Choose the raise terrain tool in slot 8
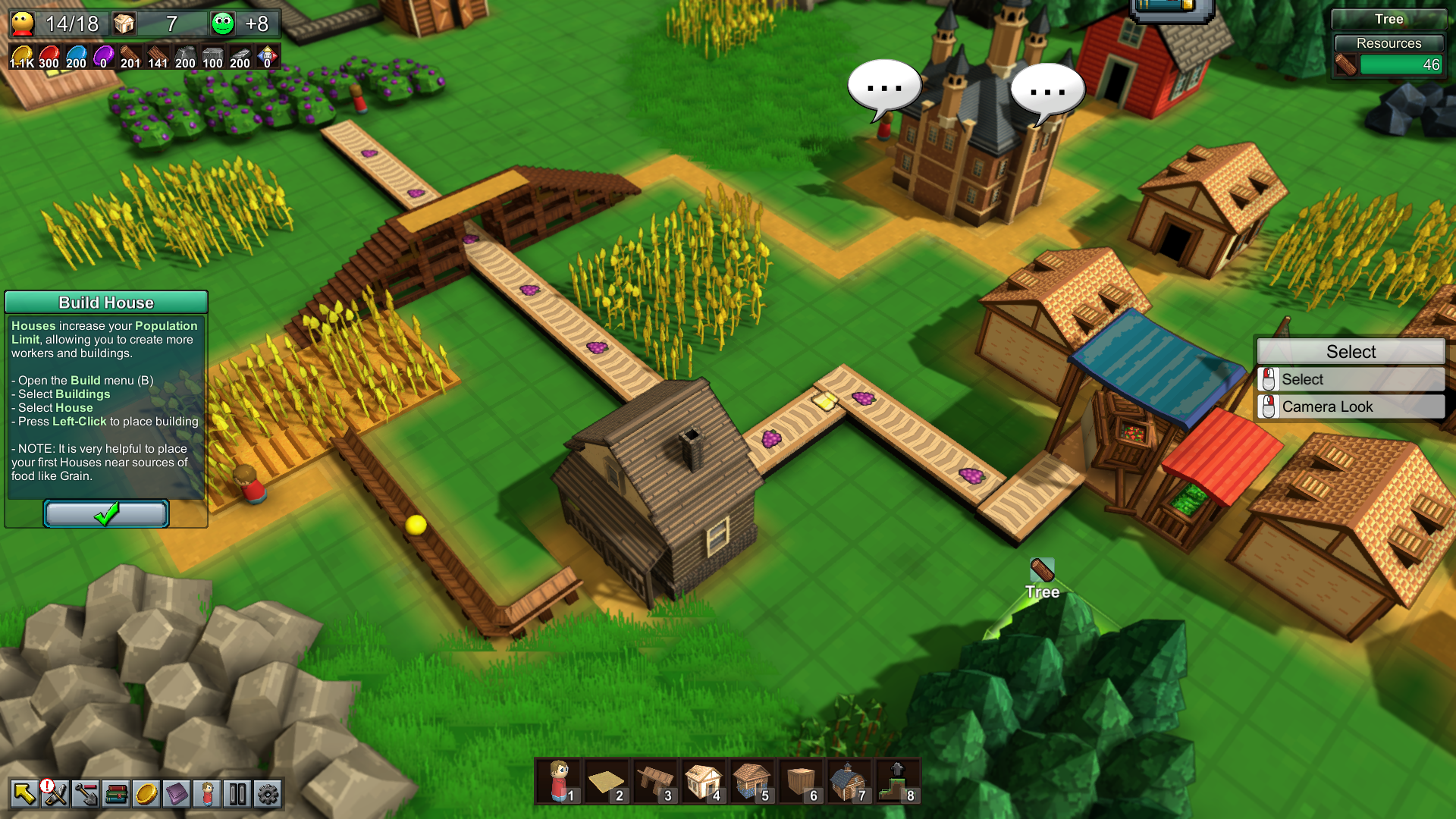Image resolution: width=1456 pixels, height=819 pixels. (x=898, y=781)
